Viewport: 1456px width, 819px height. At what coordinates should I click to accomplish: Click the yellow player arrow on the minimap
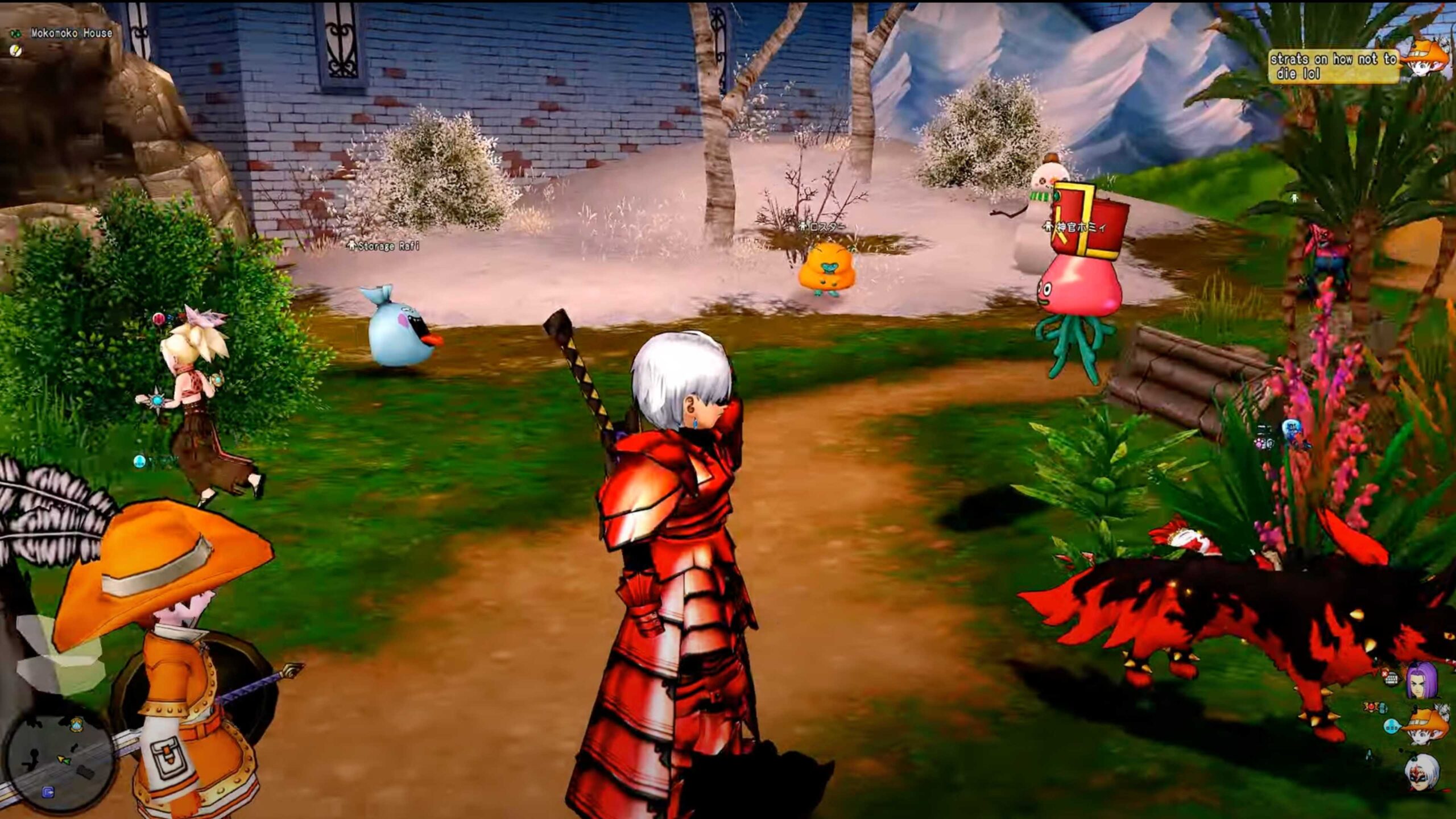(61, 758)
